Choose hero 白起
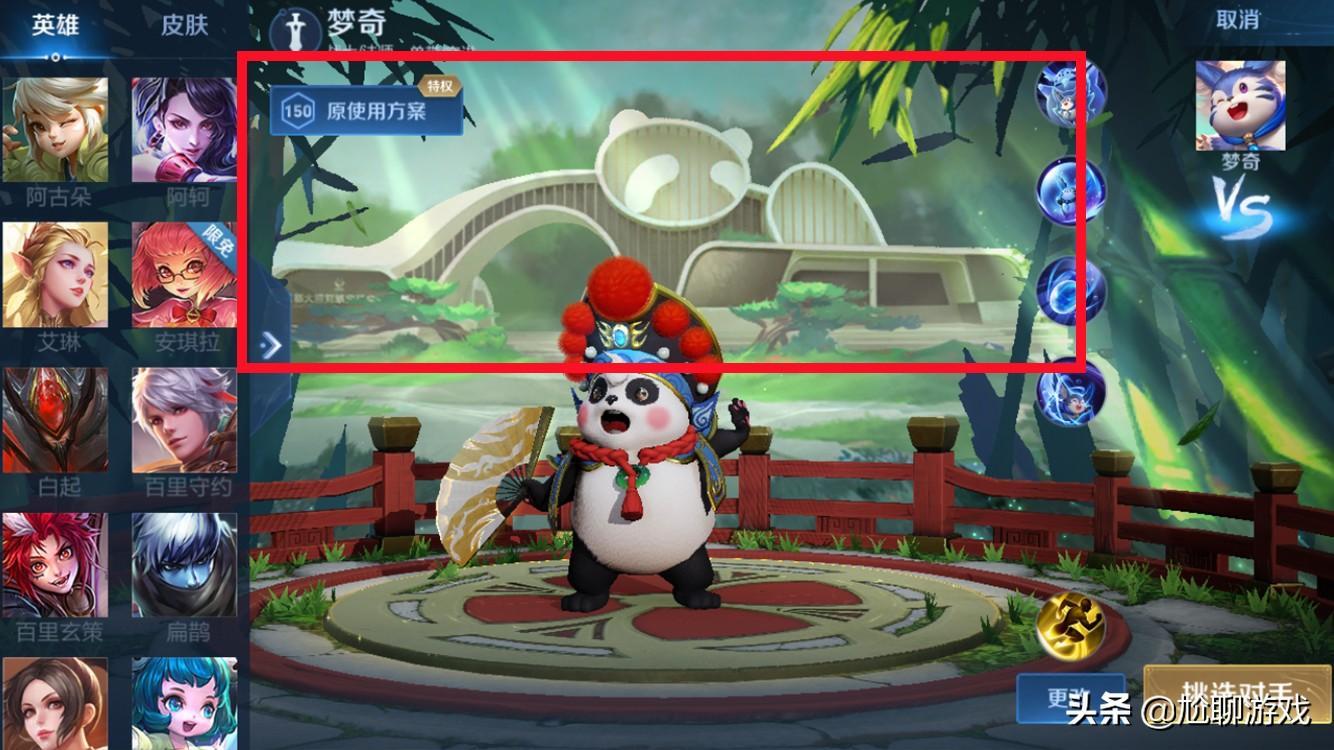Image resolution: width=1334 pixels, height=750 pixels. 55,420
